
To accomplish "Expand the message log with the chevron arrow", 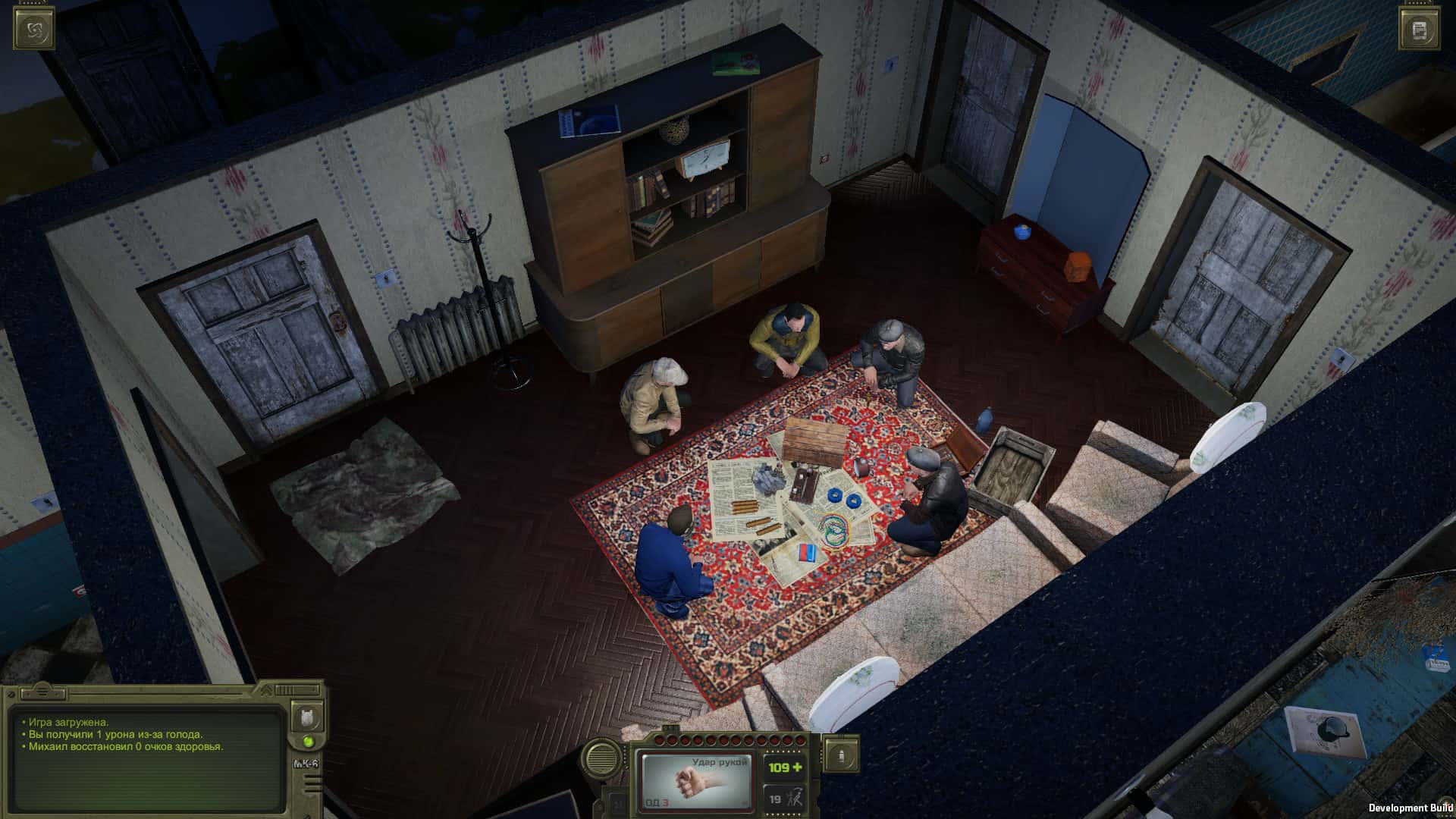I will pyautogui.click(x=266, y=690).
